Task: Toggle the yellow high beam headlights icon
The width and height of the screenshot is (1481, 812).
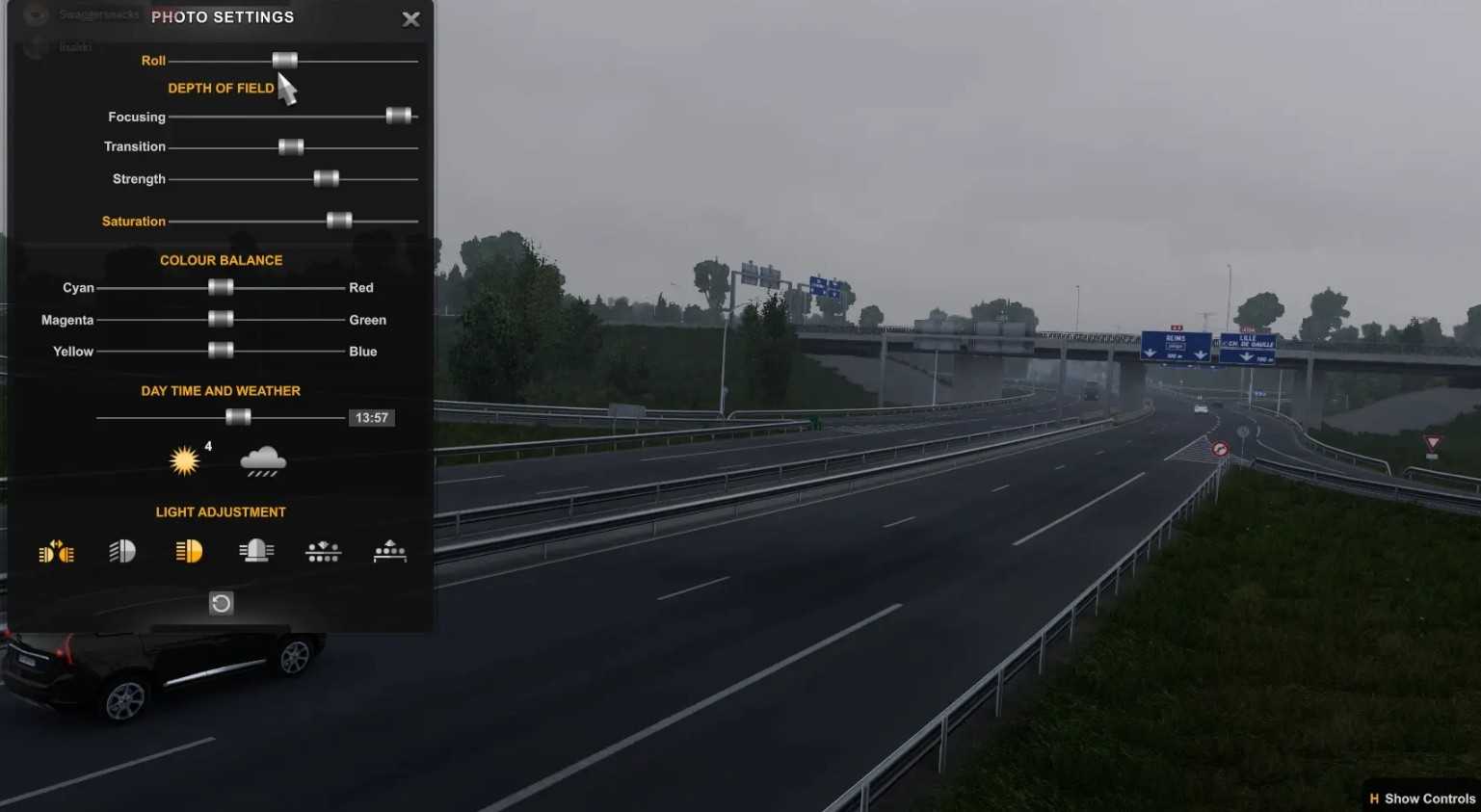Action: [189, 551]
